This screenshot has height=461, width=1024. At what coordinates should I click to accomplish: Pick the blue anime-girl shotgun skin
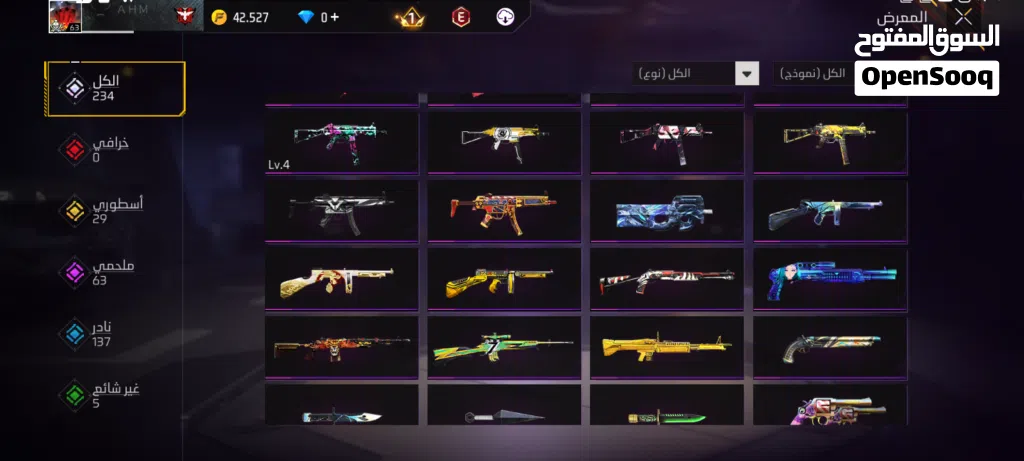(x=830, y=278)
